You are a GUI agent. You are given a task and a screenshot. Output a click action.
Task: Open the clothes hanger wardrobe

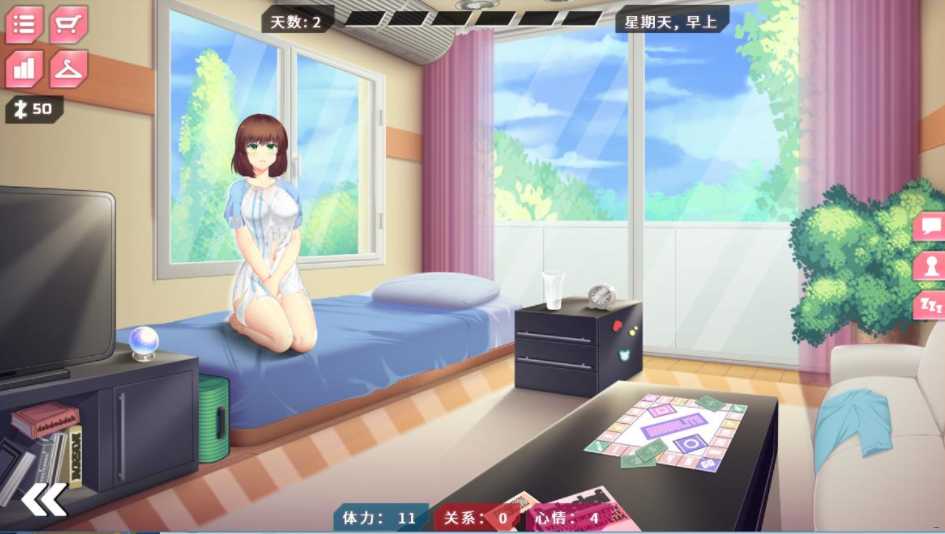[x=68, y=68]
